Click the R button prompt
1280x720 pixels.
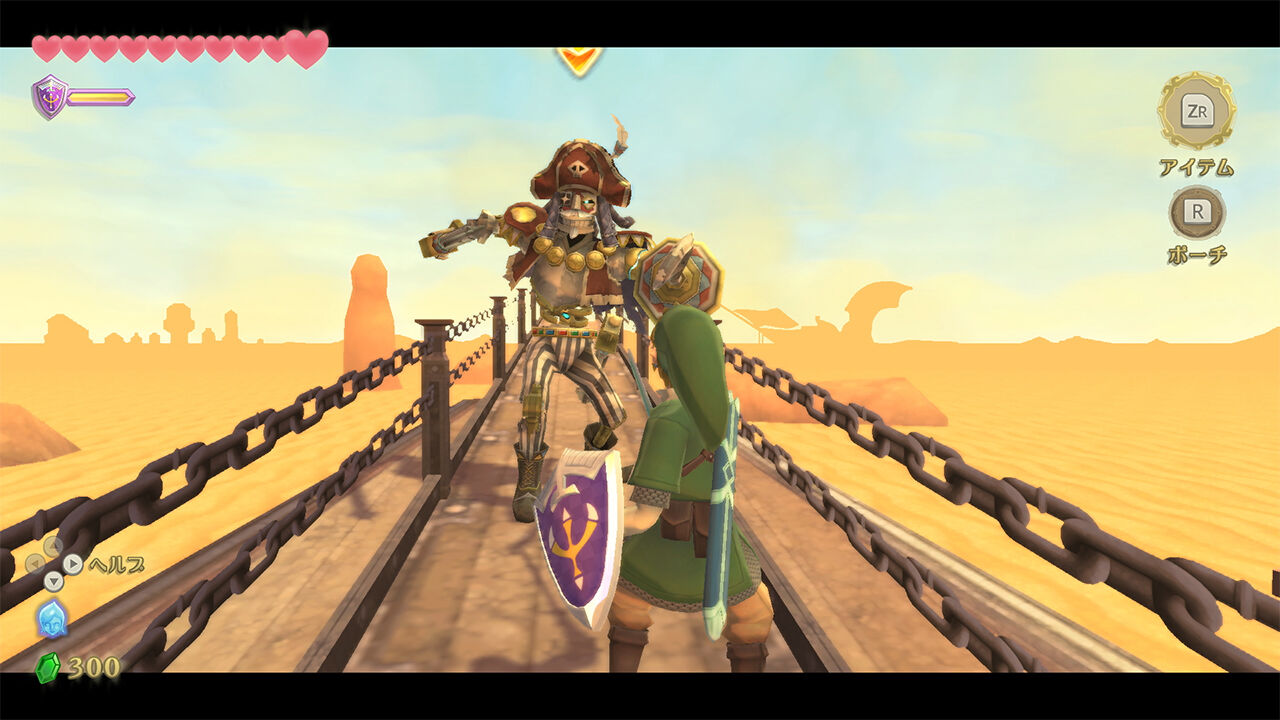coord(1197,212)
